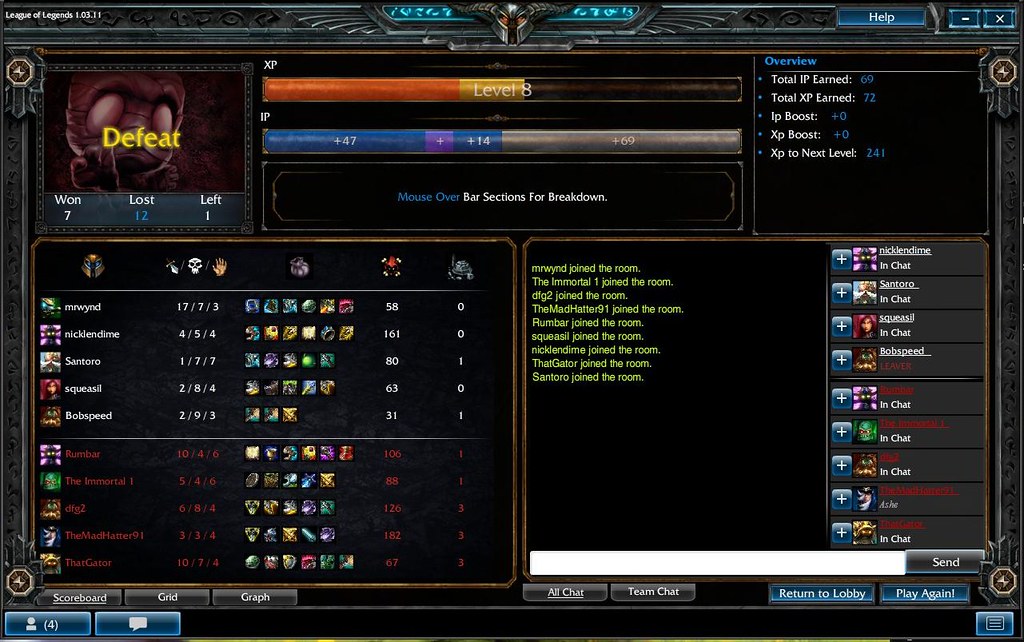Minimize the client window
This screenshot has width=1024, height=642.
[964, 18]
